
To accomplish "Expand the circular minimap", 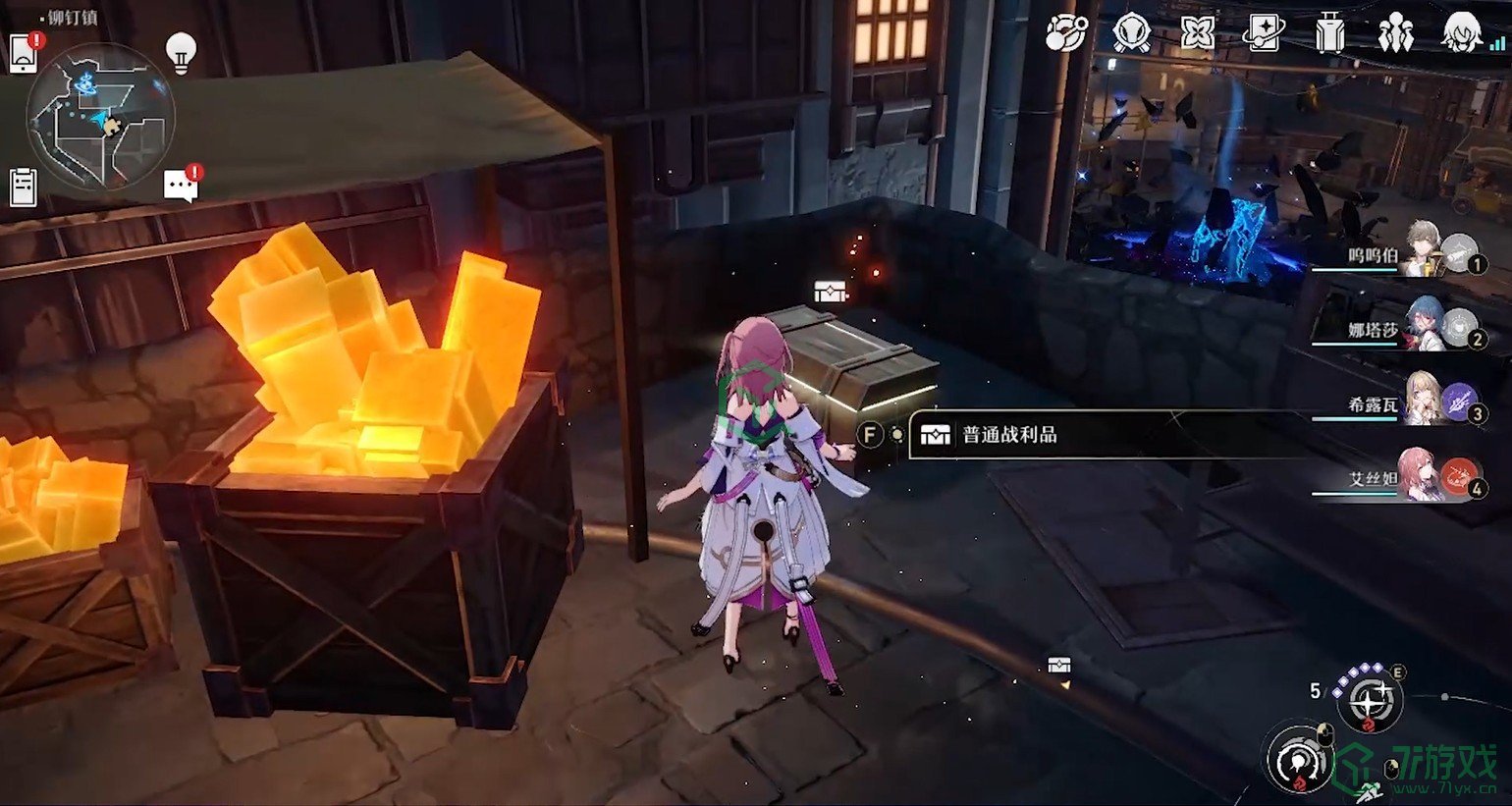I will pos(100,116).
